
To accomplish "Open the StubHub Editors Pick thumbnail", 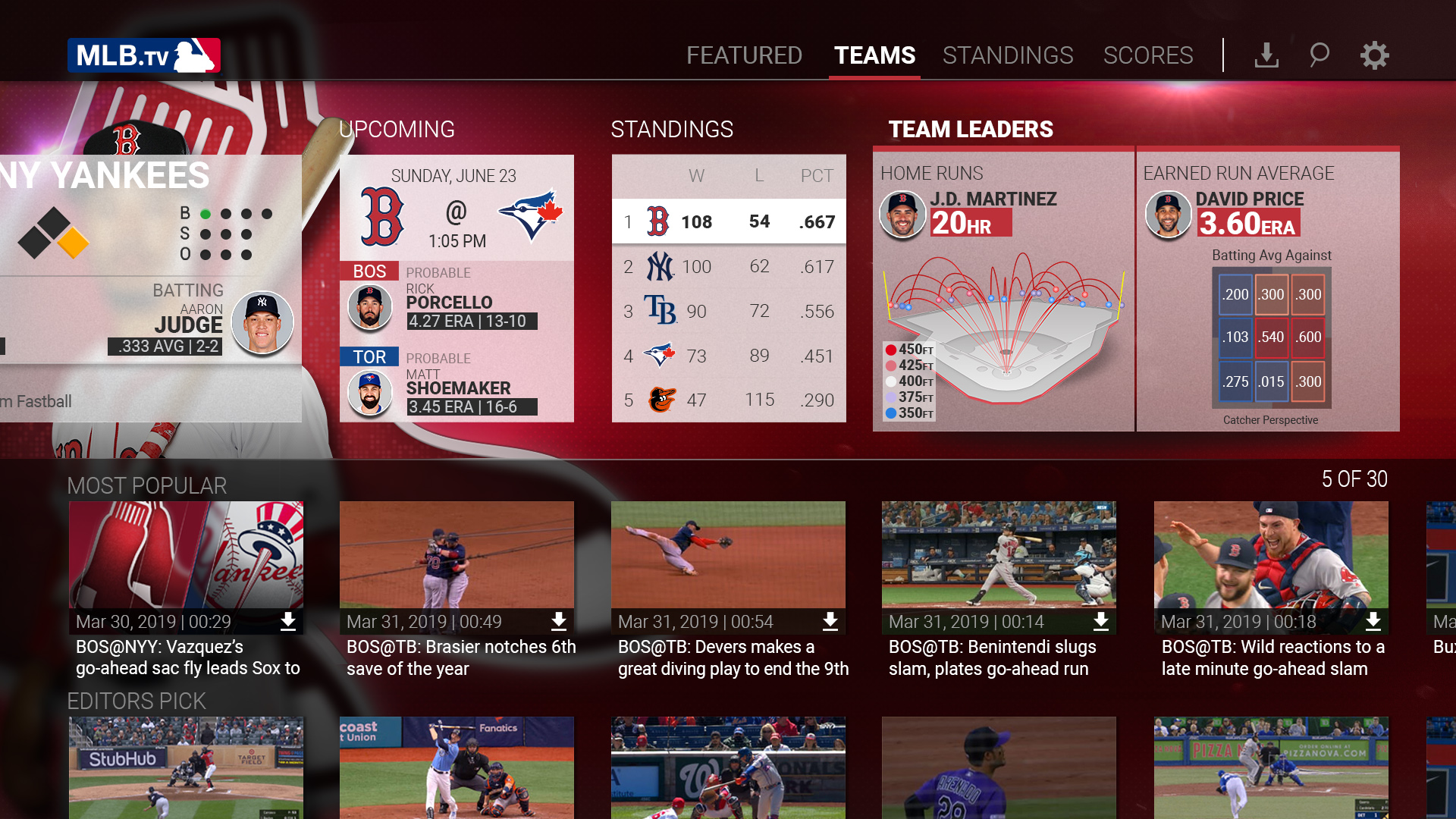I will click(186, 767).
